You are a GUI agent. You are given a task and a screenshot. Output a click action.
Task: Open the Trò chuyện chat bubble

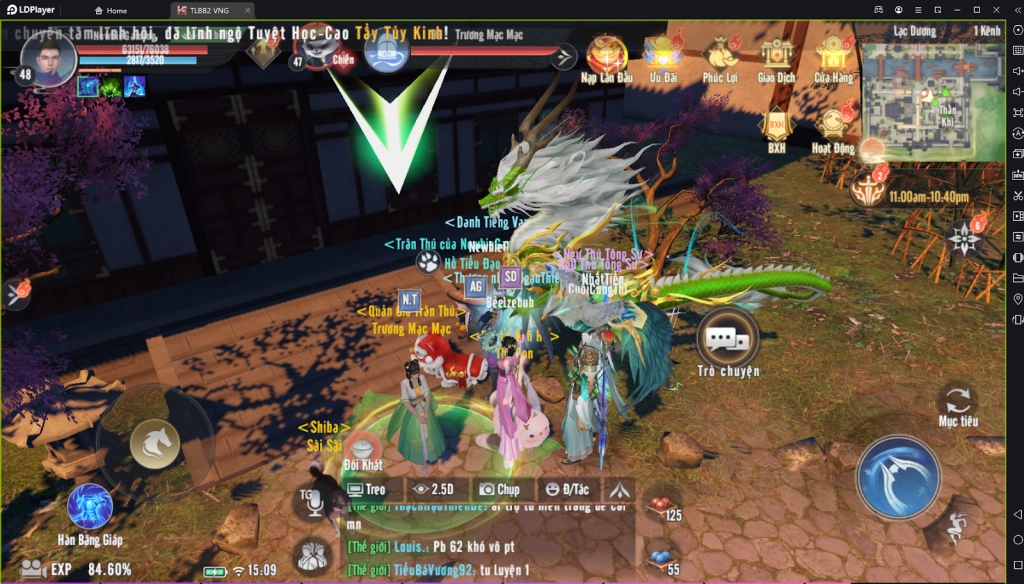coord(727,340)
